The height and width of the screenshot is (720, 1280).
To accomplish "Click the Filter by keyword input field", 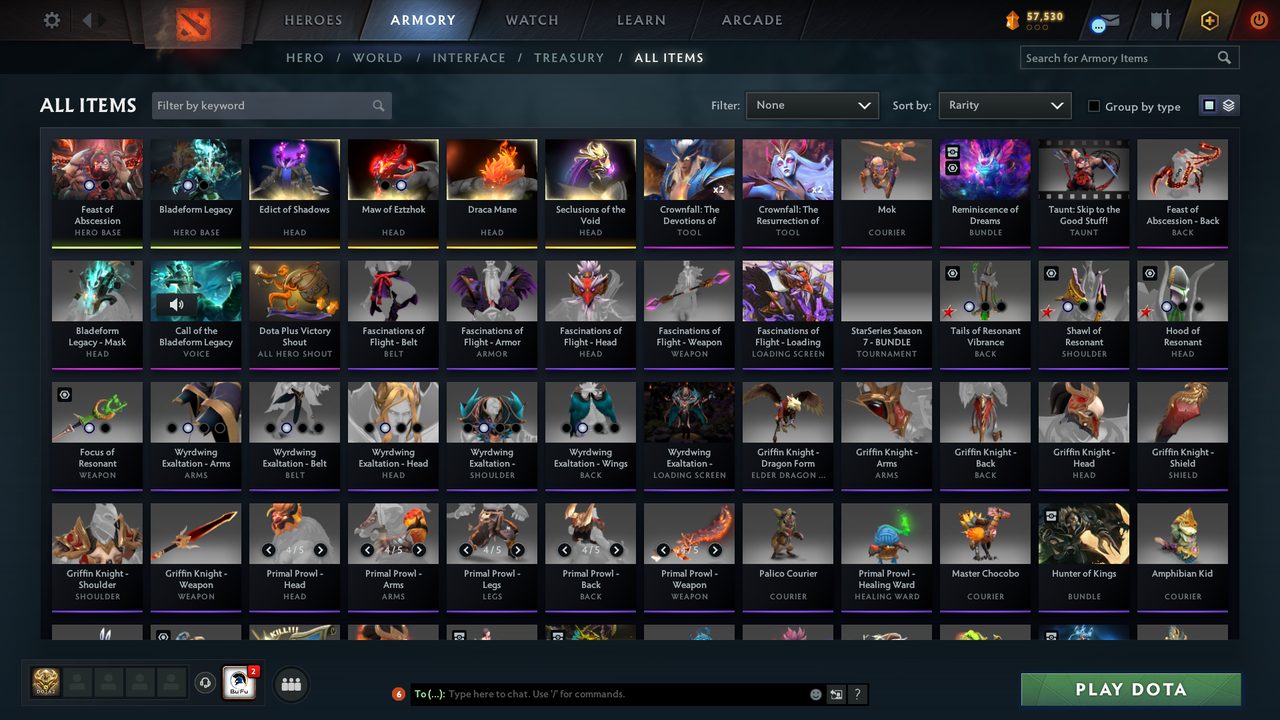I will click(260, 105).
